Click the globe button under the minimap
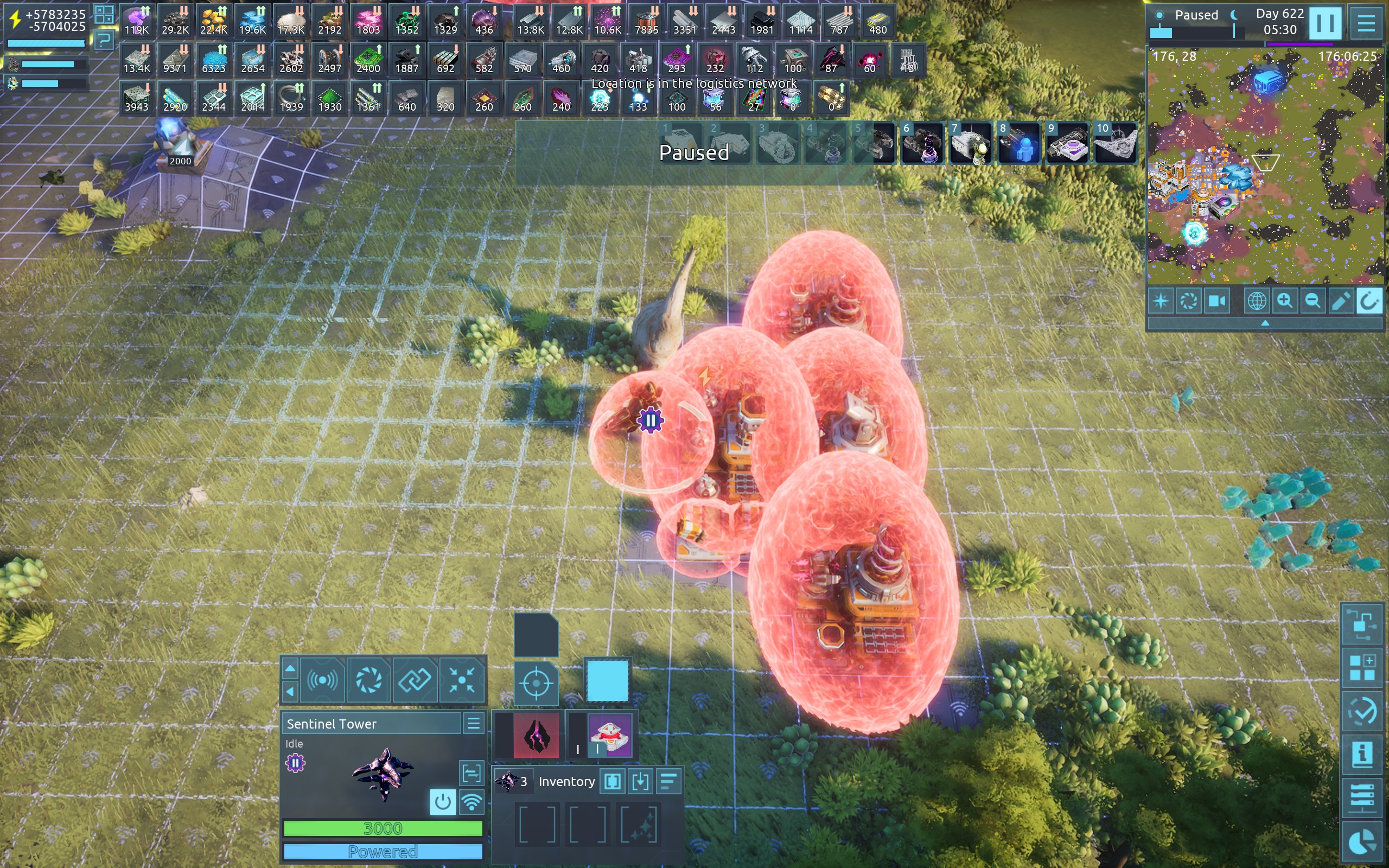Viewport: 1389px width, 868px height. tap(1257, 301)
